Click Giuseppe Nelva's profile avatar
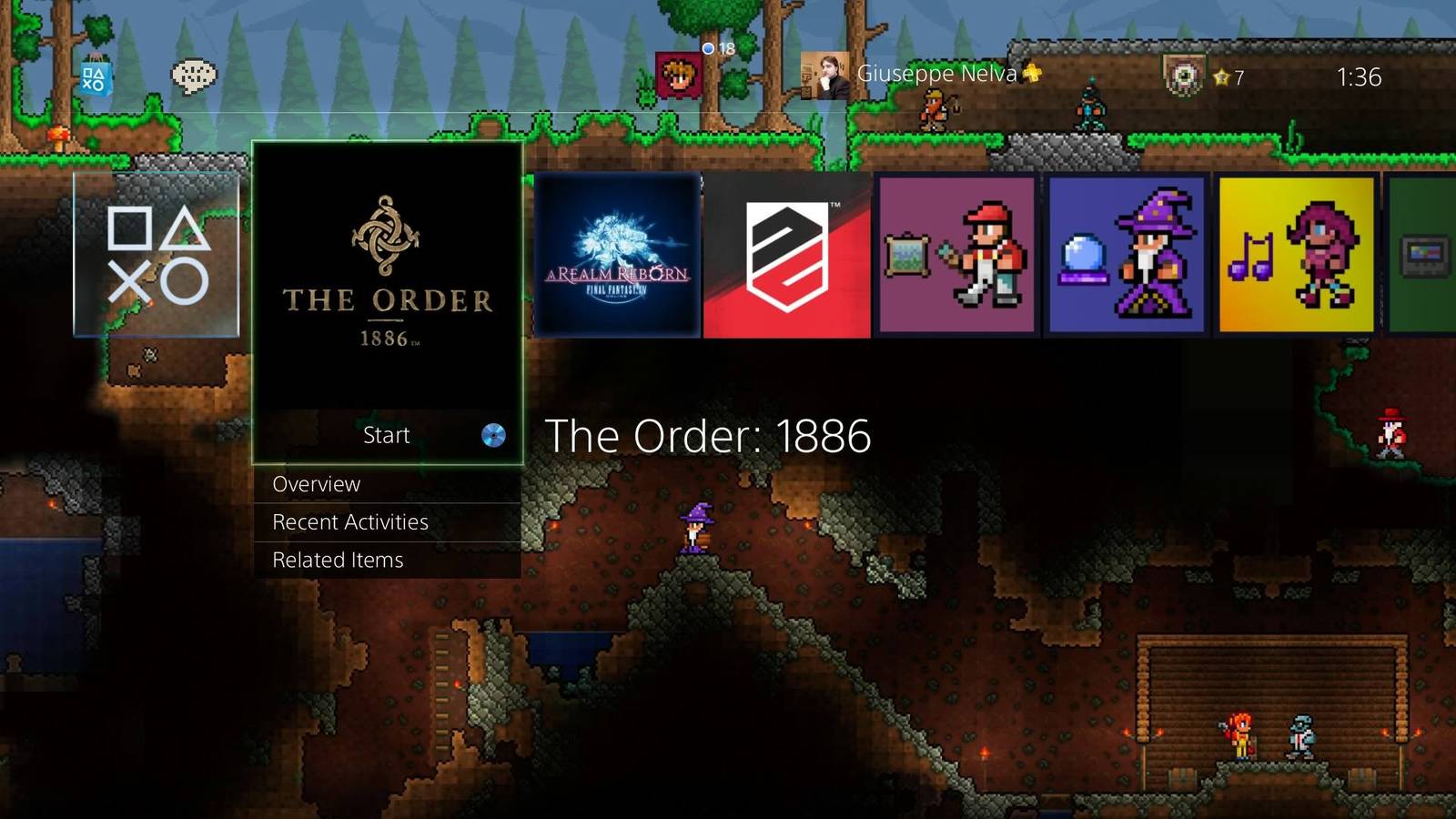The image size is (1456, 819). pos(824,75)
